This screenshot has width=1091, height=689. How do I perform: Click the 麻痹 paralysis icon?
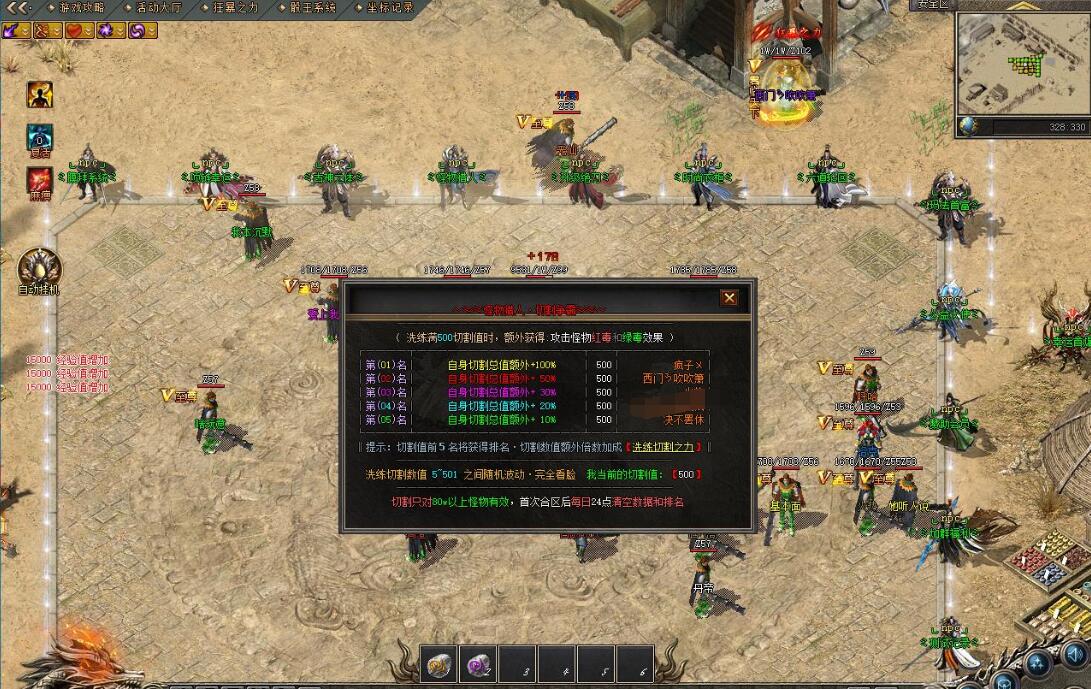click(x=40, y=180)
